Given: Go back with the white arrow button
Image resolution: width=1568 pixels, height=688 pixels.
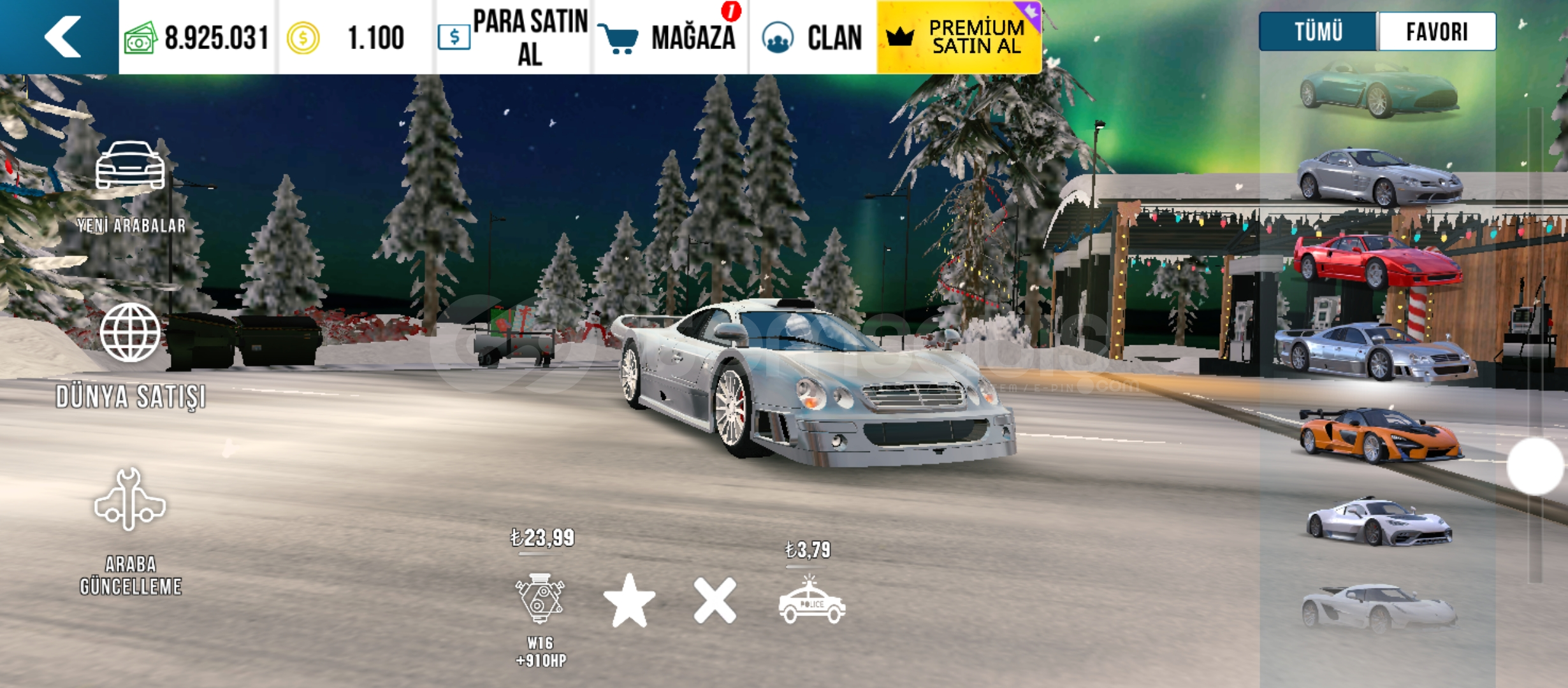Looking at the screenshot, I should (x=62, y=37).
